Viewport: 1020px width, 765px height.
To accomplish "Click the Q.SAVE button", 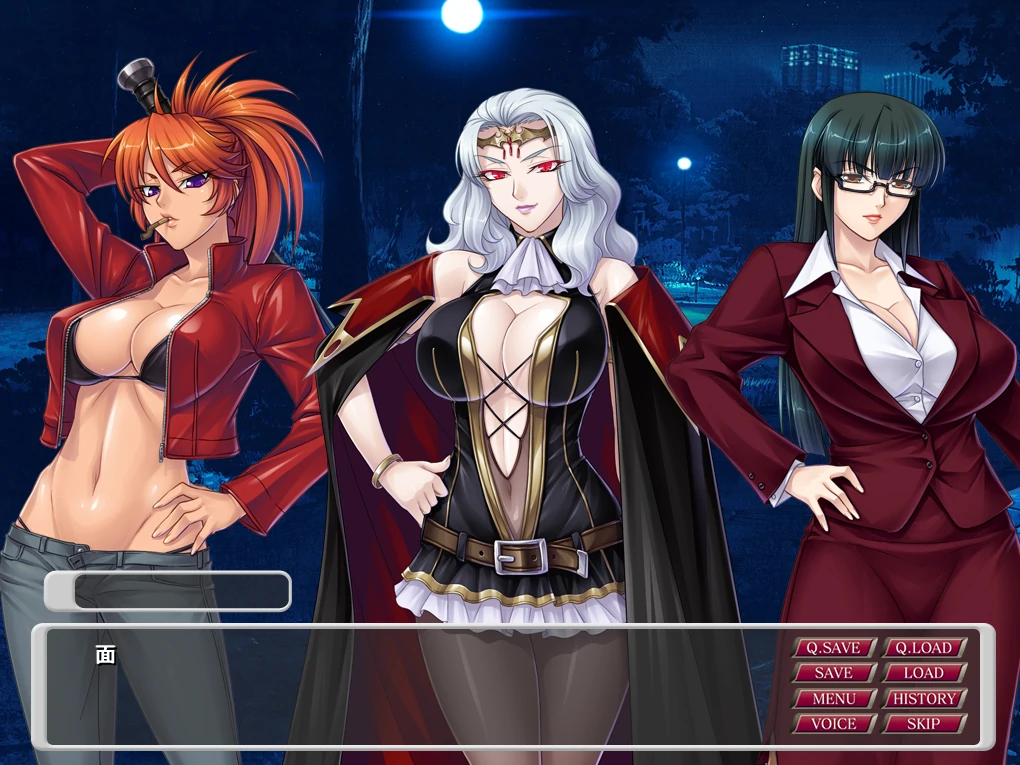I will (x=834, y=648).
